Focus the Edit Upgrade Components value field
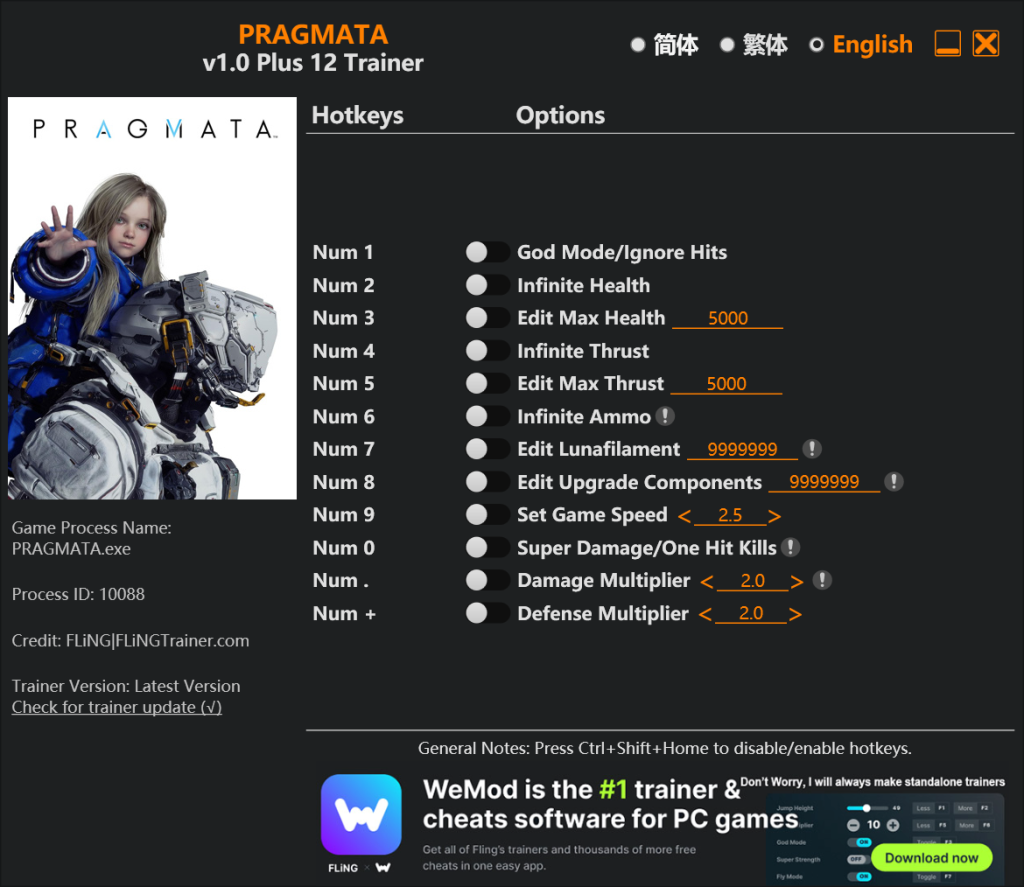 [x=824, y=482]
